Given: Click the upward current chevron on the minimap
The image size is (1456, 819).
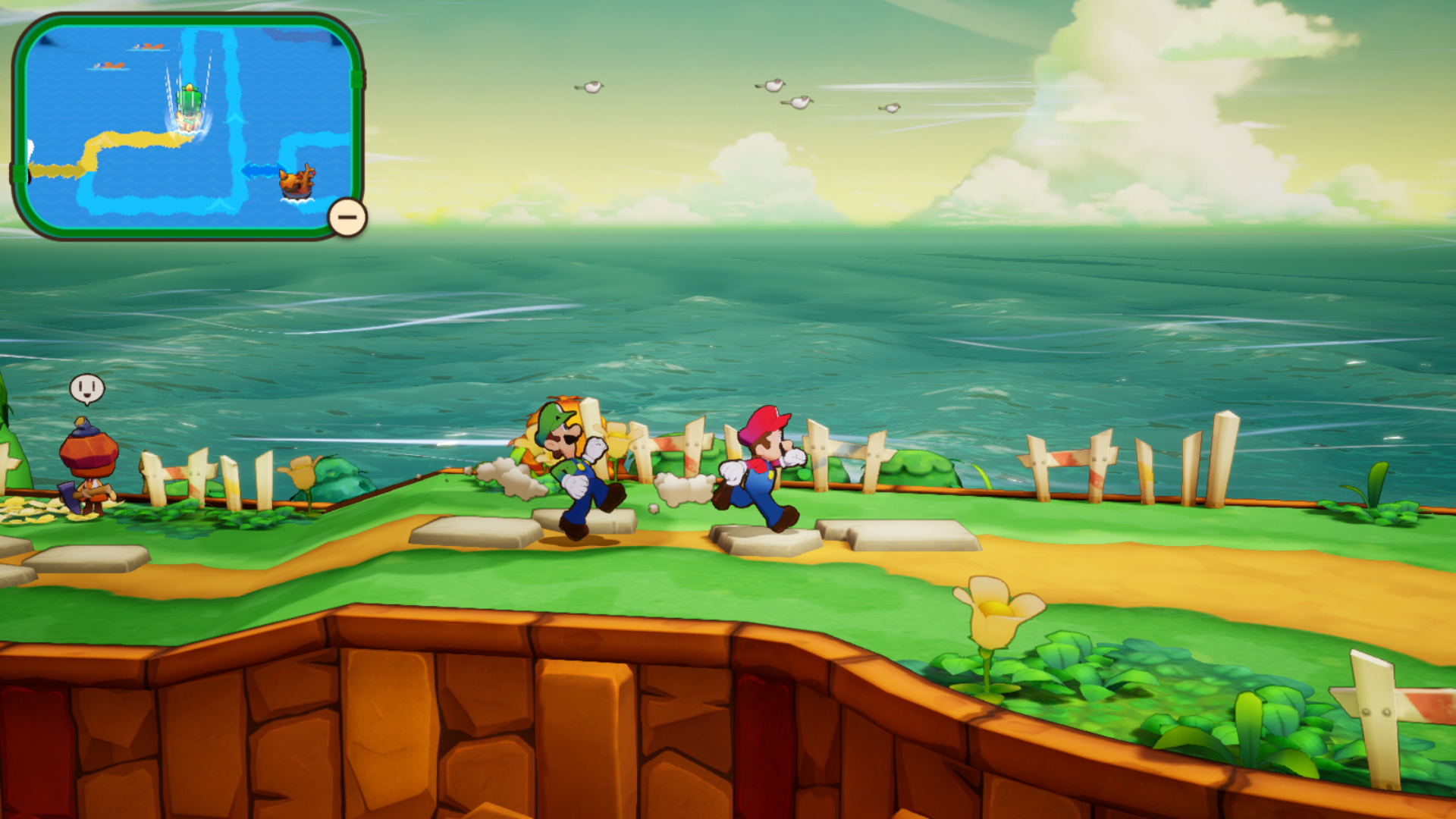Looking at the screenshot, I should pyautogui.click(x=234, y=118).
